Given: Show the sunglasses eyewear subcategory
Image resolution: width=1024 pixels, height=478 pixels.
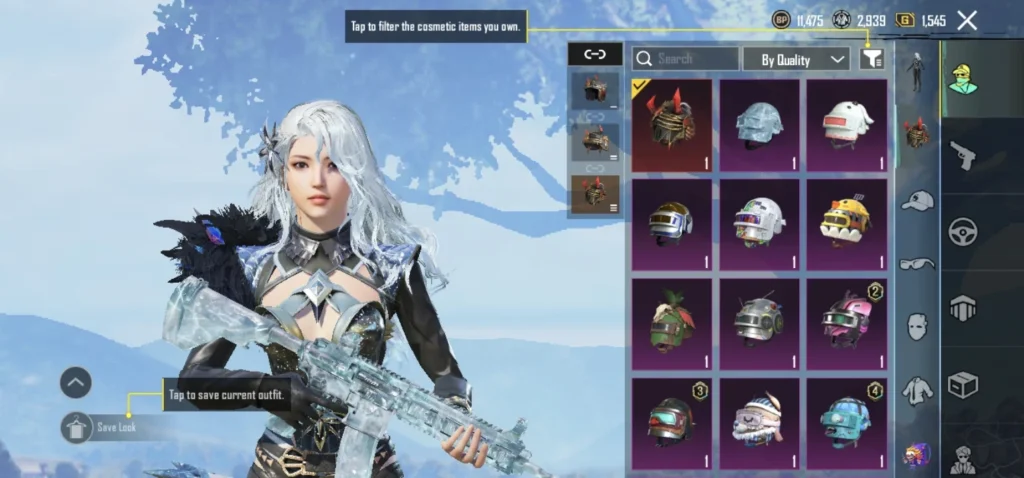Looking at the screenshot, I should pos(917,263).
